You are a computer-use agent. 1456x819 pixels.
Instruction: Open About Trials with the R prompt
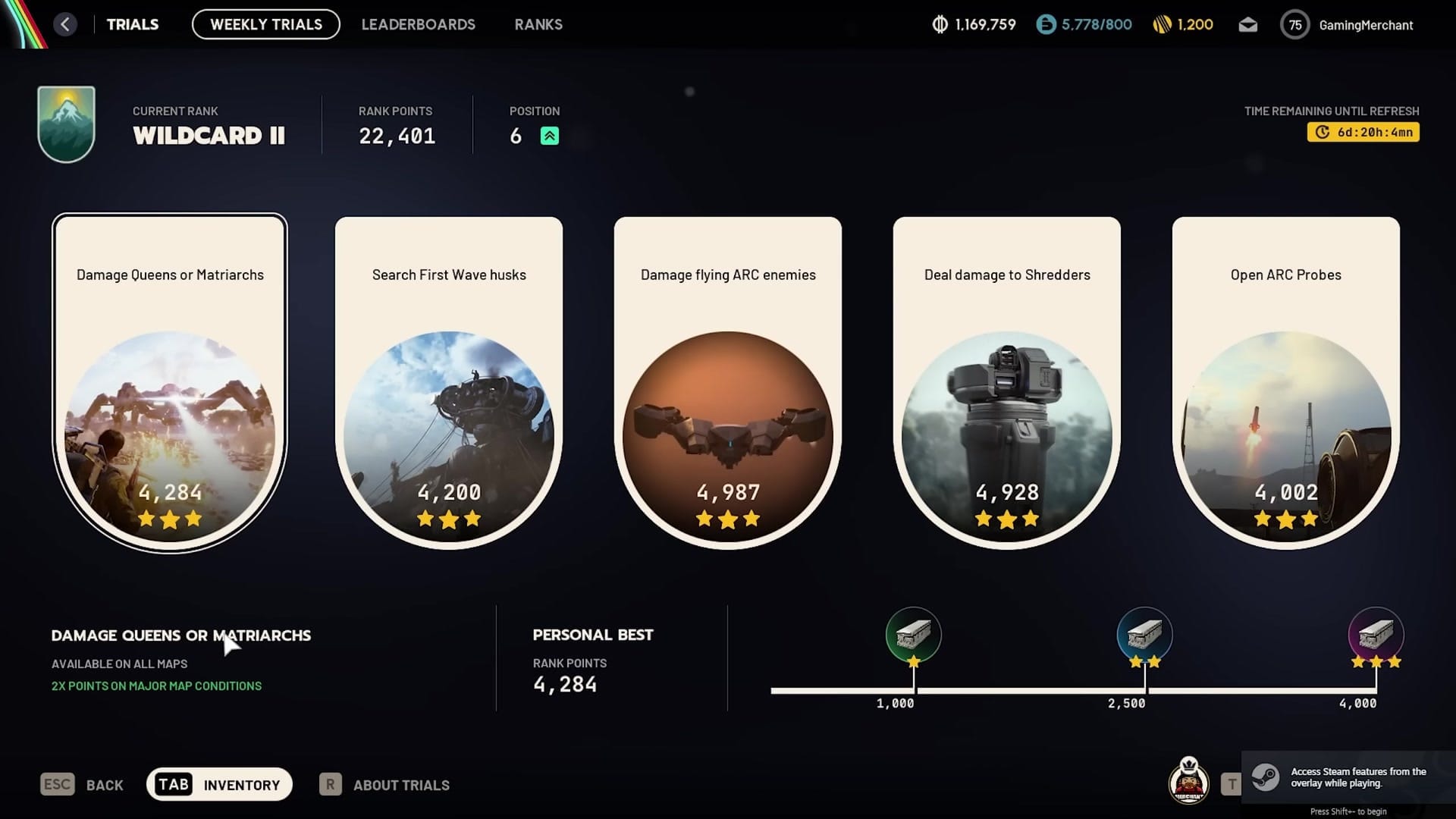click(329, 784)
